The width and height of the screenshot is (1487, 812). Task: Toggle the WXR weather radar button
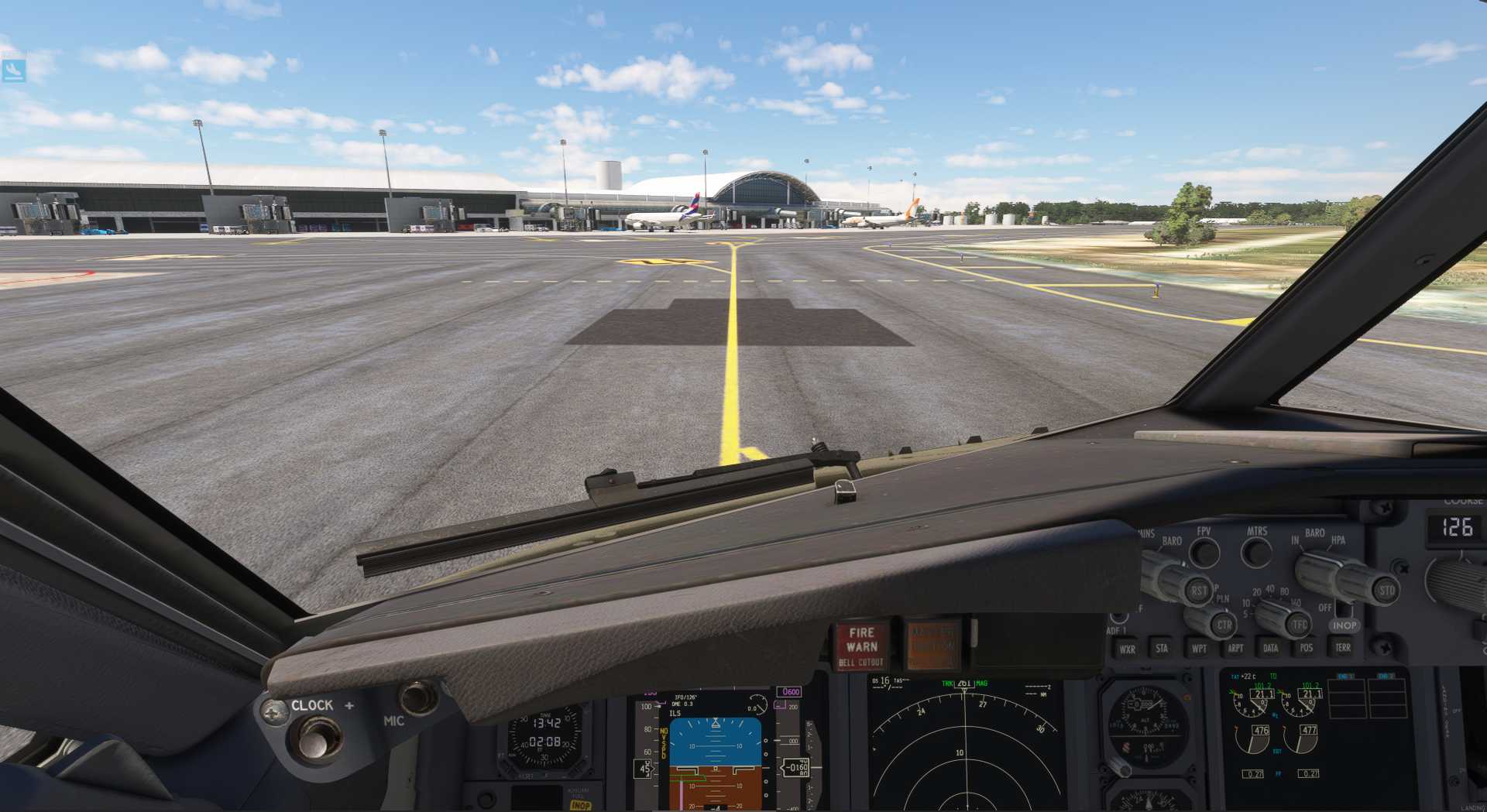[1127, 649]
